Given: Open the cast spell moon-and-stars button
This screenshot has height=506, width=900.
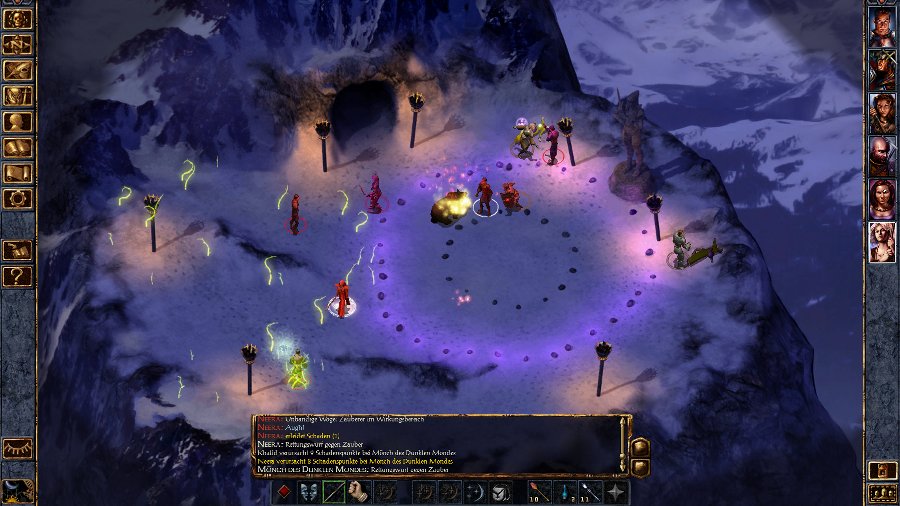Looking at the screenshot, I should (x=475, y=492).
